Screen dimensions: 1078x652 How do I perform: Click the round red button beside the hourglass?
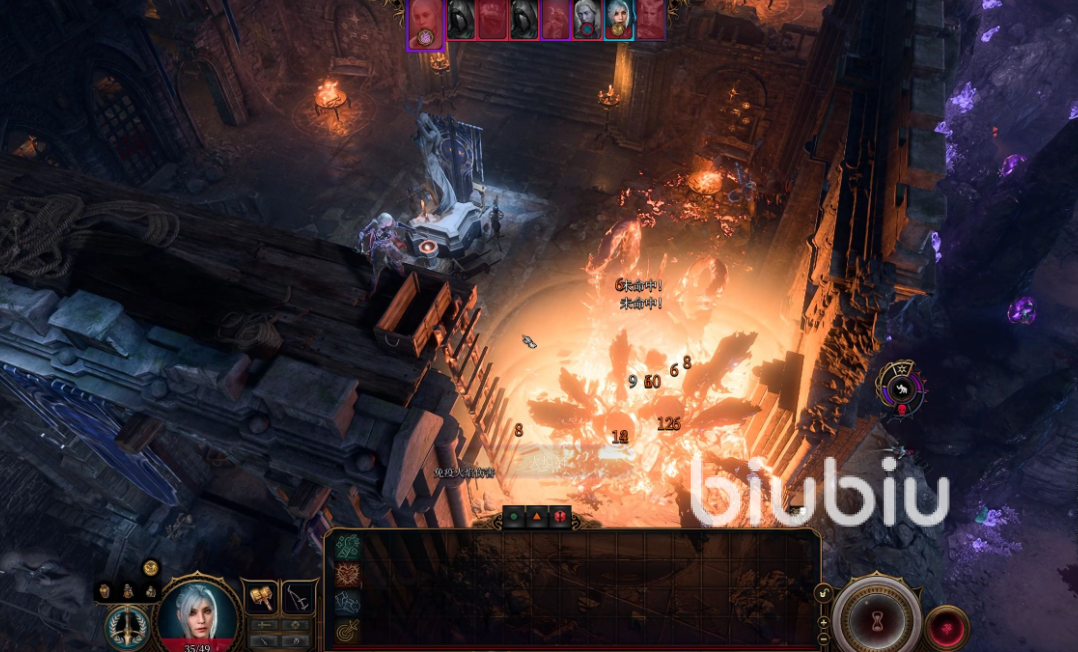(946, 628)
